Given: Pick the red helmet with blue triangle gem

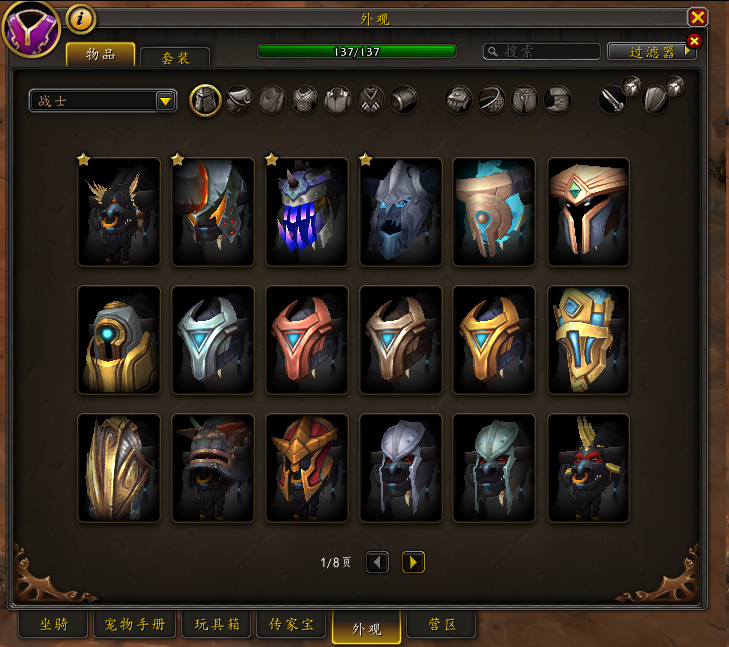Looking at the screenshot, I should click(x=307, y=340).
